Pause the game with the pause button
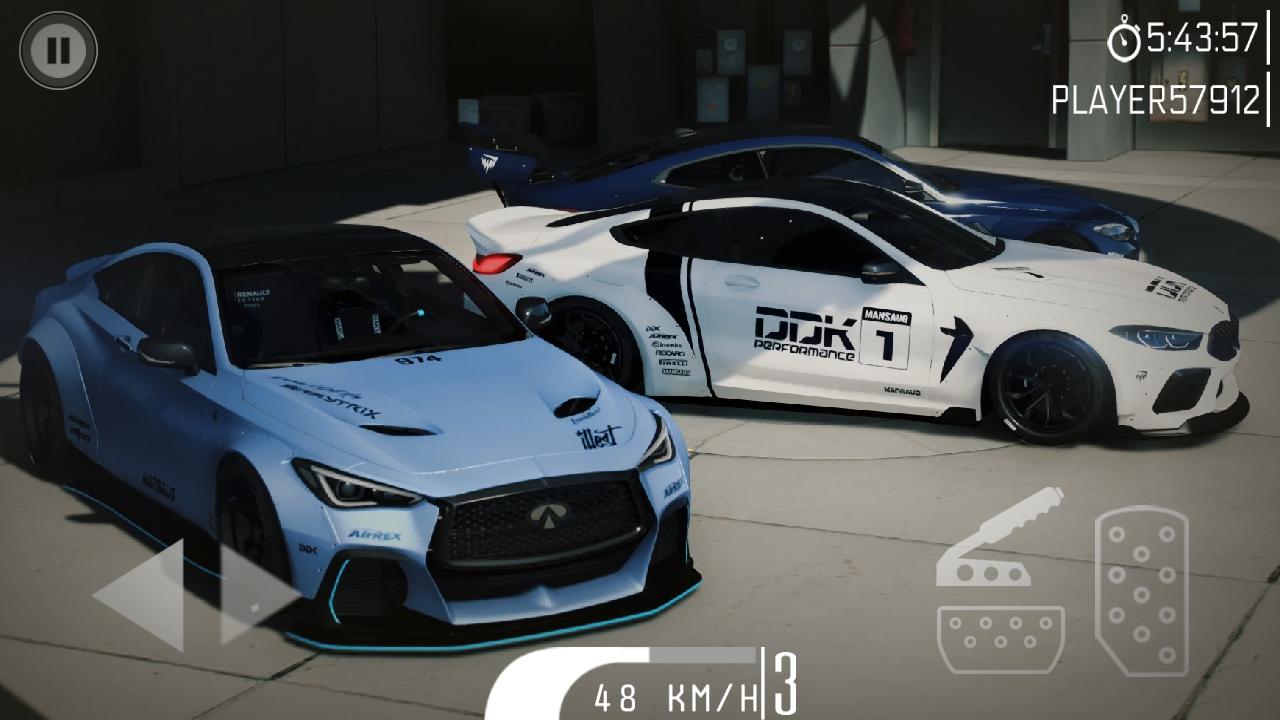This screenshot has width=1280, height=720. coord(58,50)
